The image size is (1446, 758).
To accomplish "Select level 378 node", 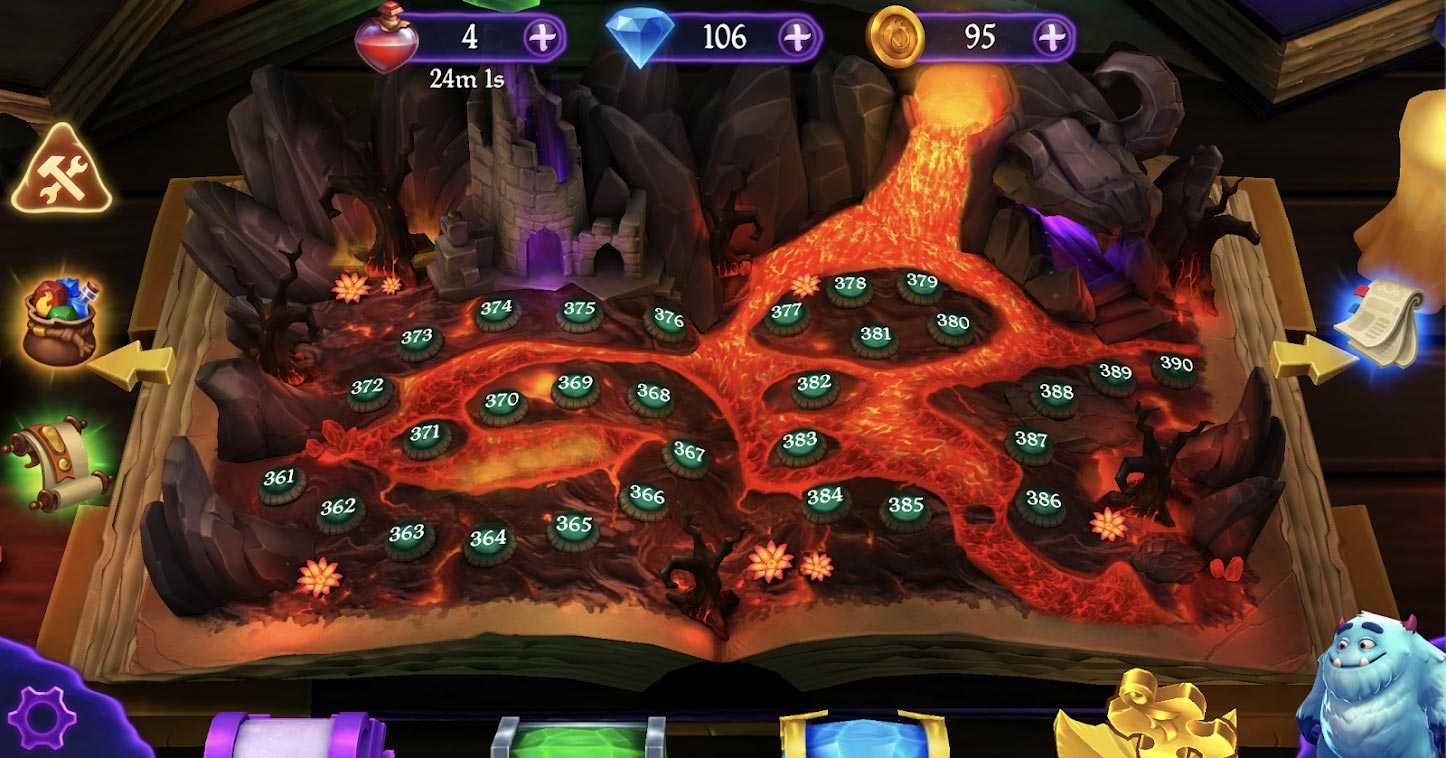I will (850, 288).
